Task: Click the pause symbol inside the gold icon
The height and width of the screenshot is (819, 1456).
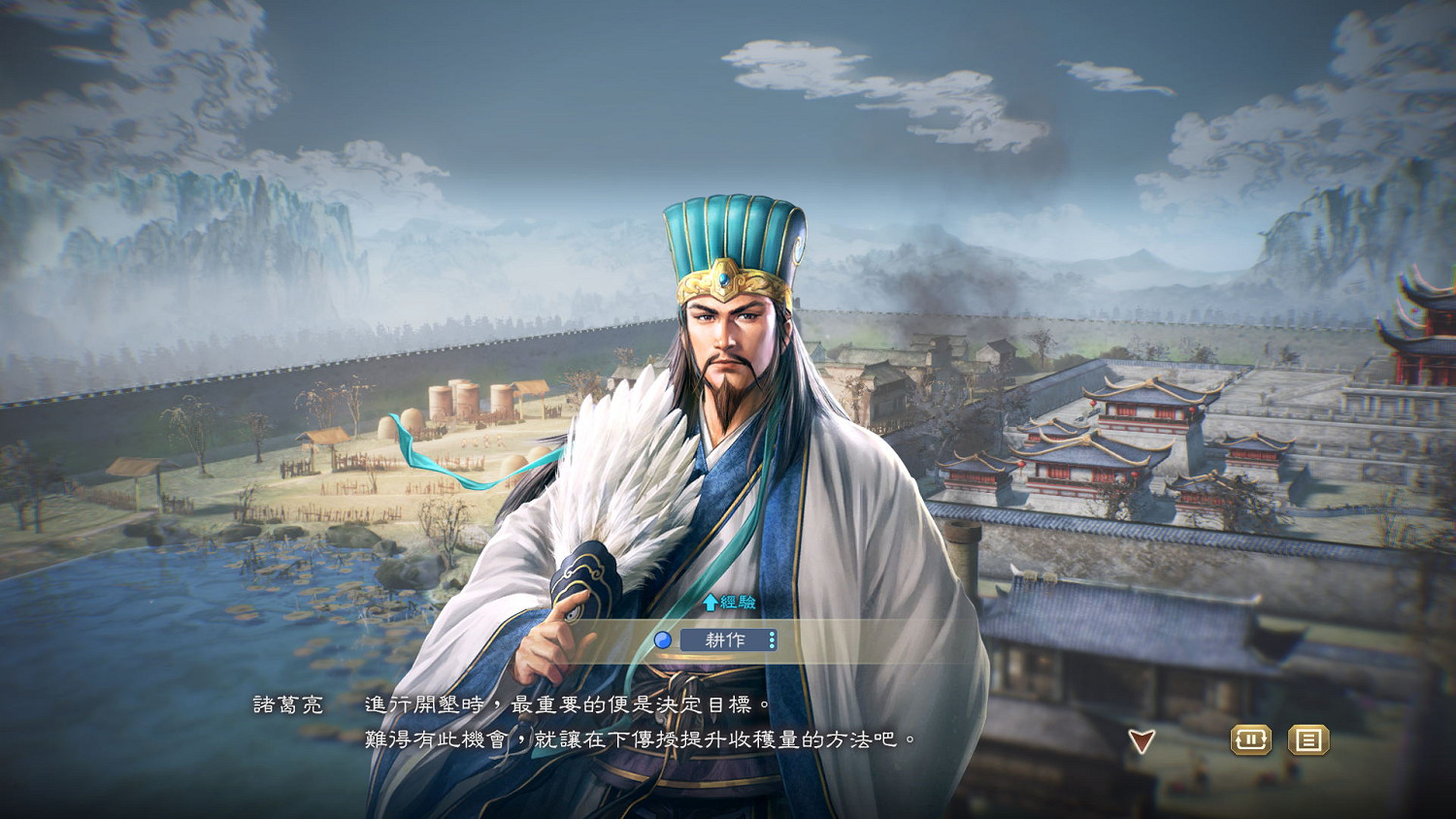Action: 1252,740
